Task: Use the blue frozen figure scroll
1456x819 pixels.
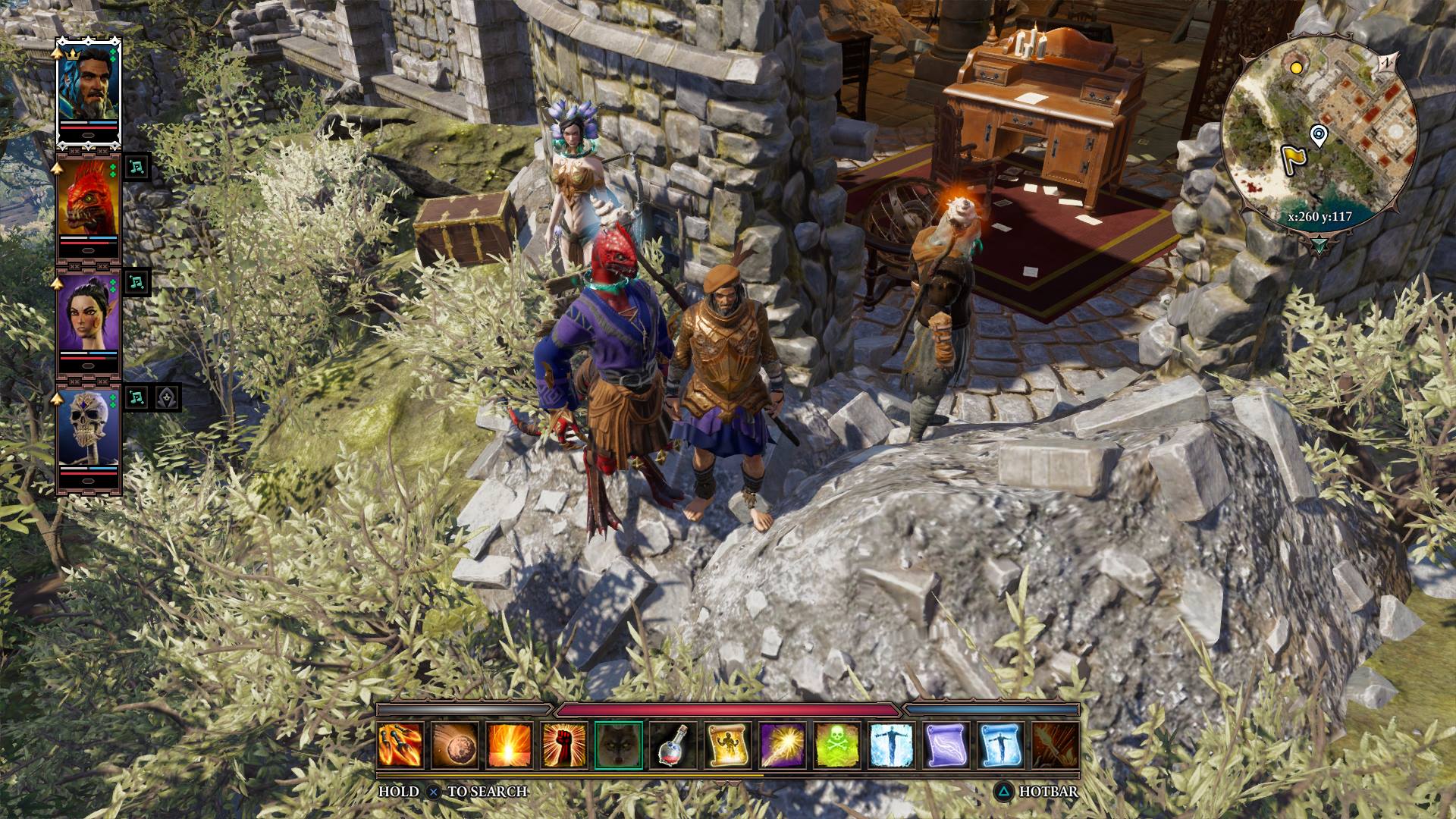Action: click(x=1001, y=745)
